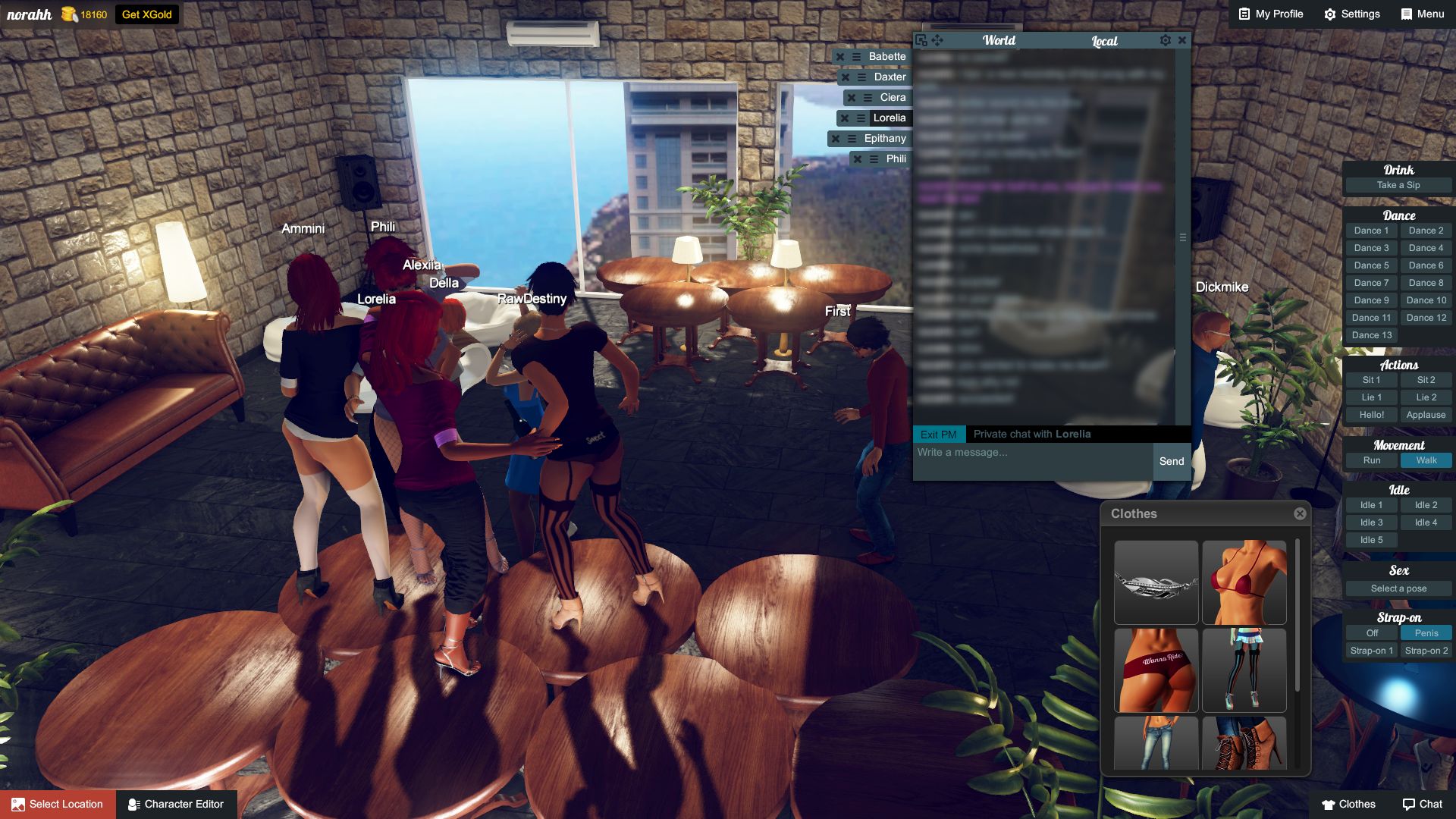The width and height of the screenshot is (1456, 819).
Task: Open the Settings menu
Action: [x=1352, y=14]
